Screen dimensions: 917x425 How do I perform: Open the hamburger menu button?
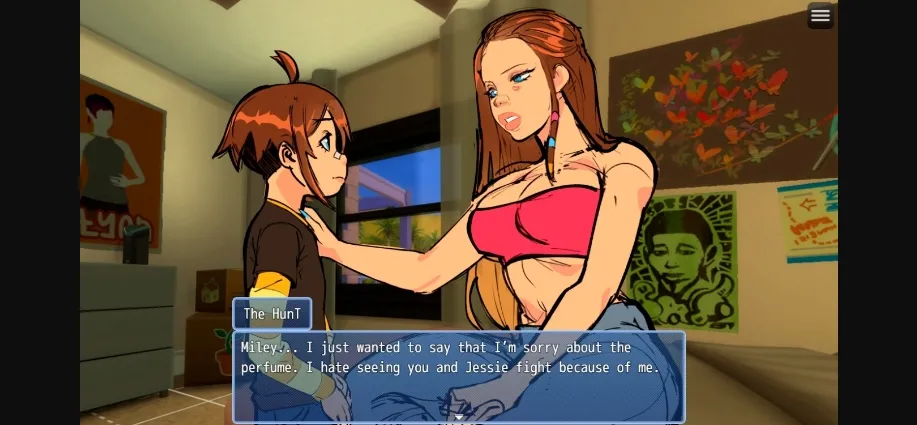click(820, 15)
